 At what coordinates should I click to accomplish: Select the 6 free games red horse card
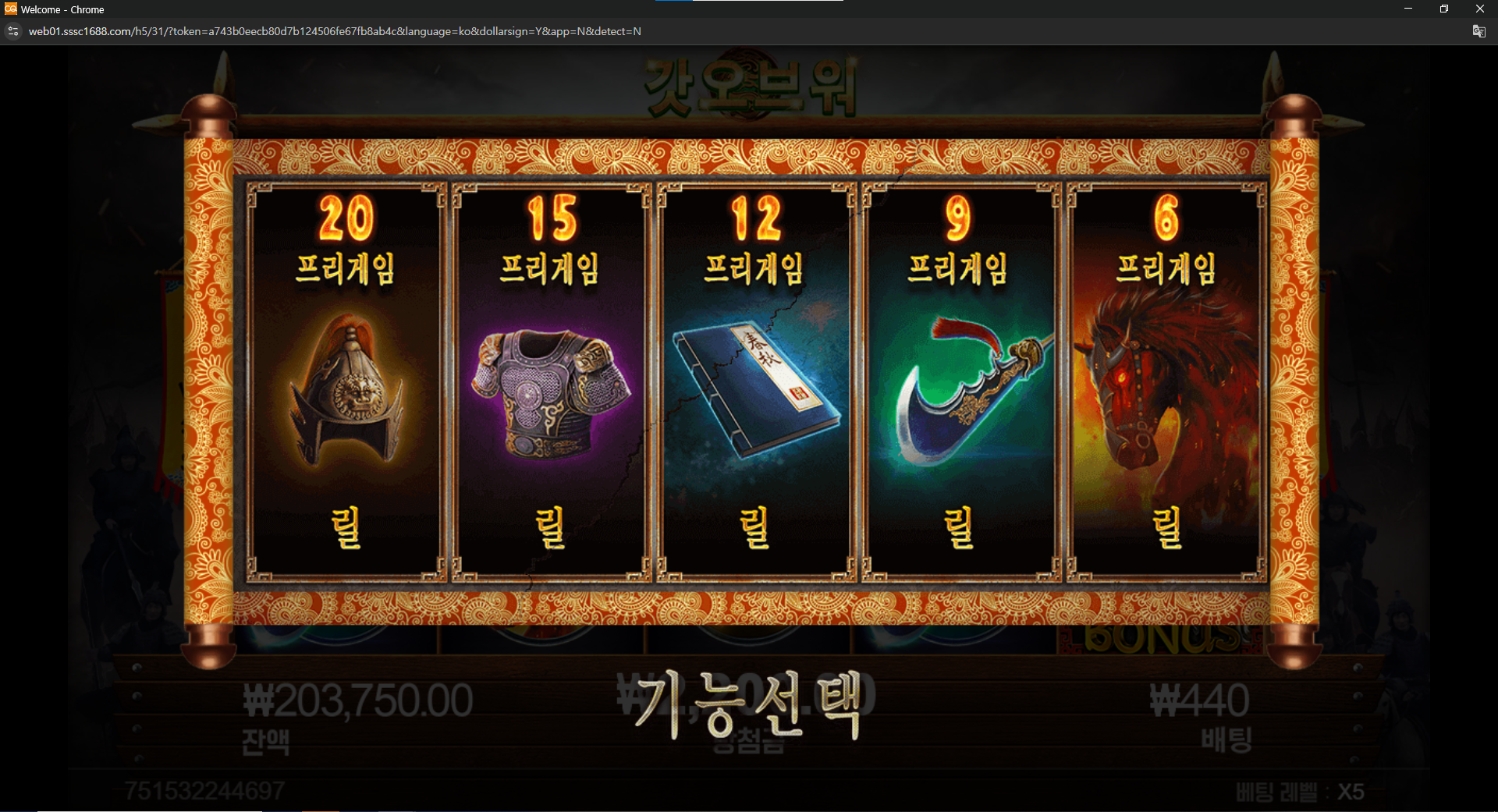(1166, 382)
